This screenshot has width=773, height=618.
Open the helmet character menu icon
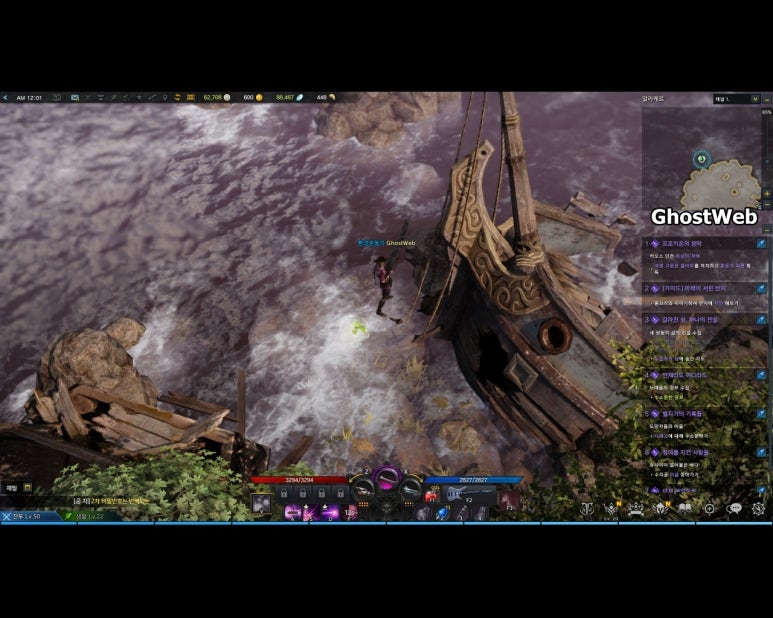(x=660, y=508)
